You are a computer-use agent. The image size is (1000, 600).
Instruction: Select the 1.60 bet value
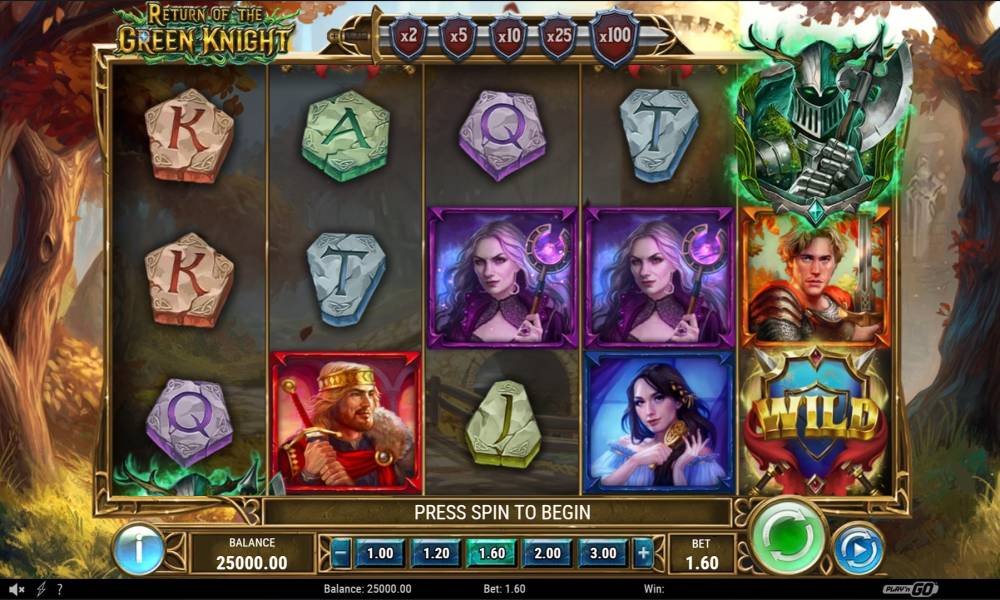[x=492, y=553]
